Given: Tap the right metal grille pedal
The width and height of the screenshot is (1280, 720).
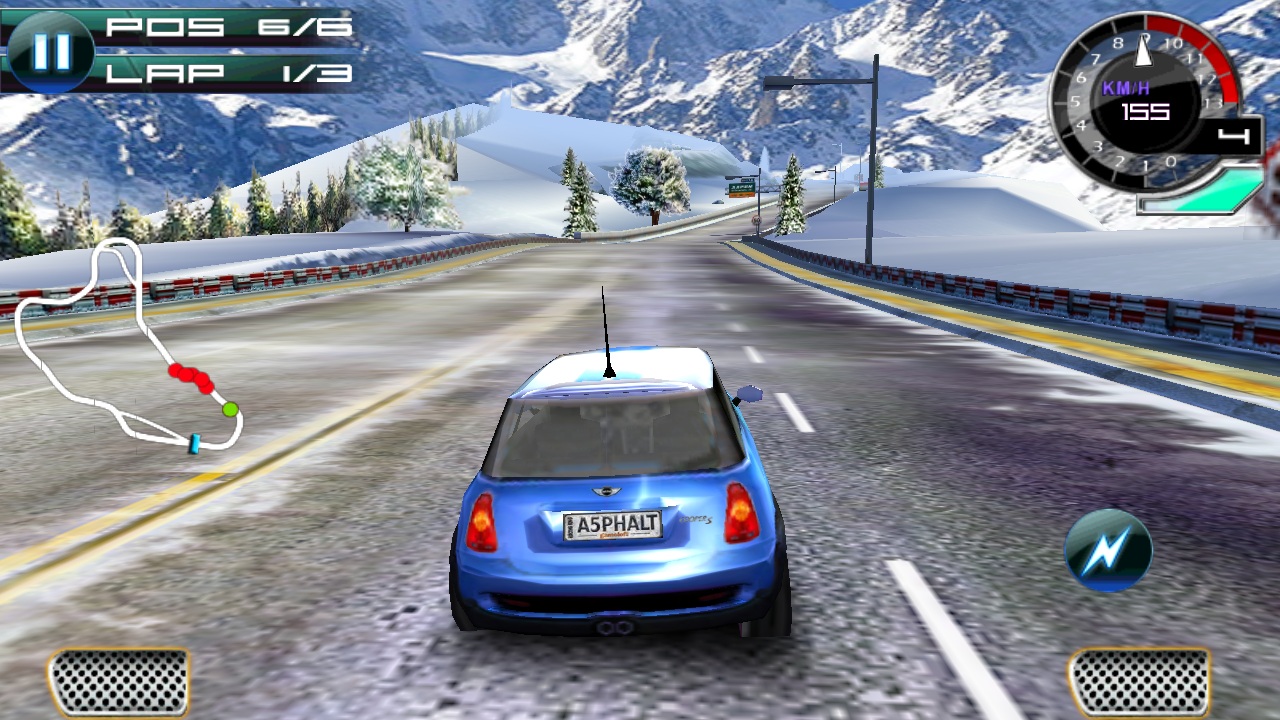Looking at the screenshot, I should tap(1139, 682).
